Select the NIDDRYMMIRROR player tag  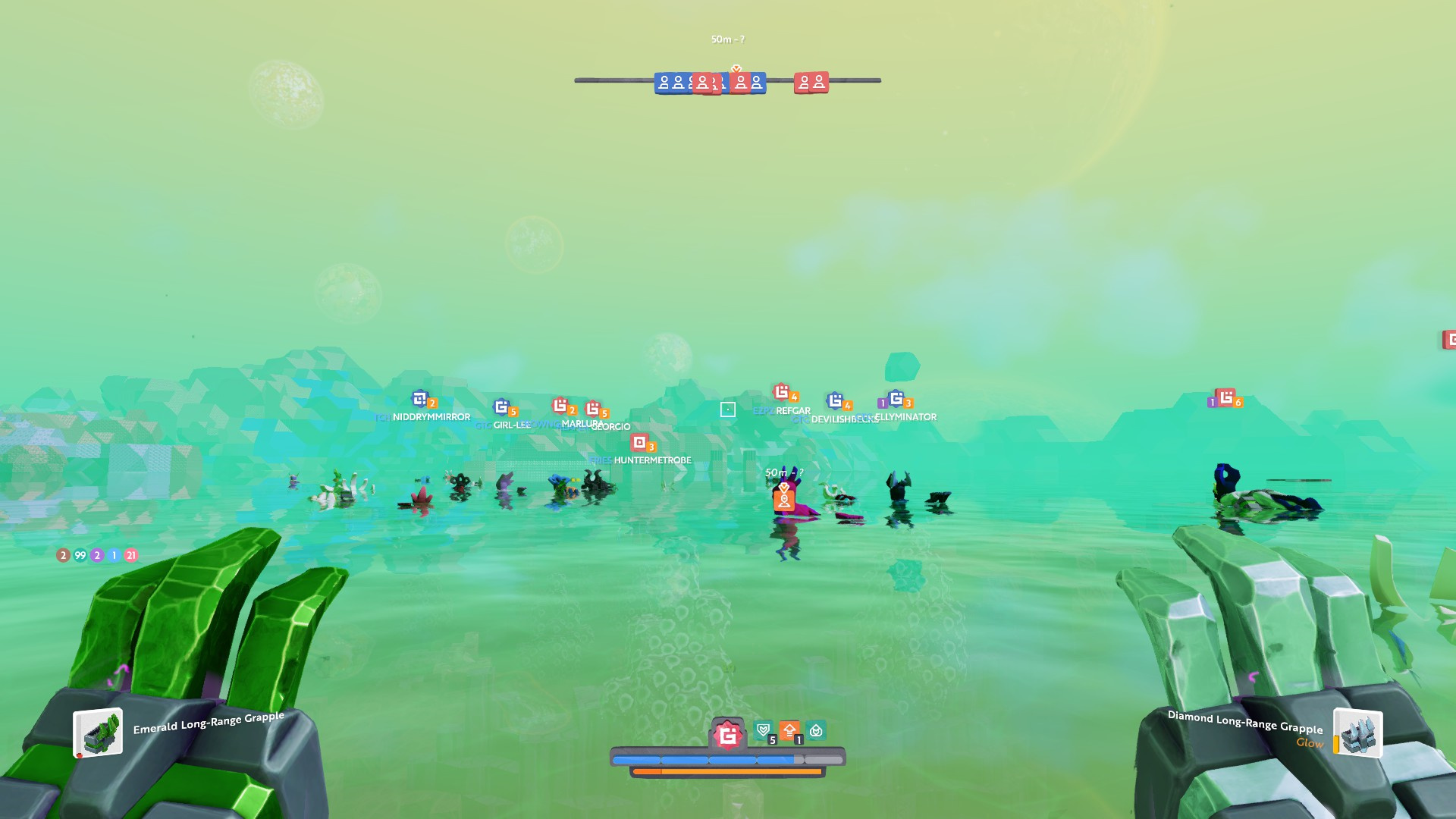pyautogui.click(x=431, y=416)
